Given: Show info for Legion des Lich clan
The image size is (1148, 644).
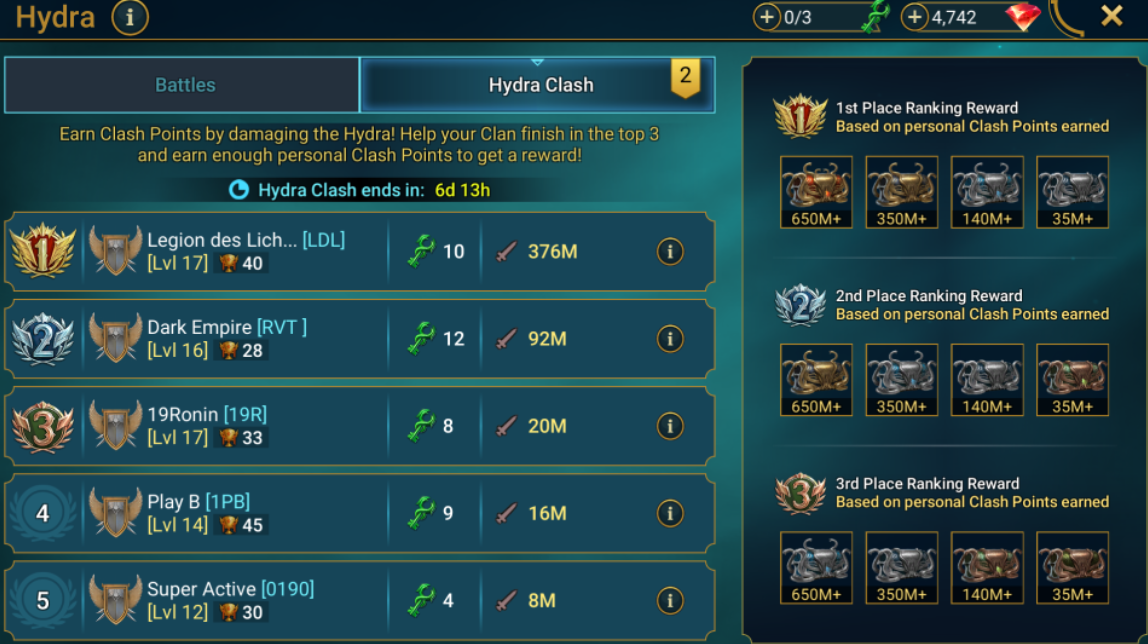Looking at the screenshot, I should 670,252.
